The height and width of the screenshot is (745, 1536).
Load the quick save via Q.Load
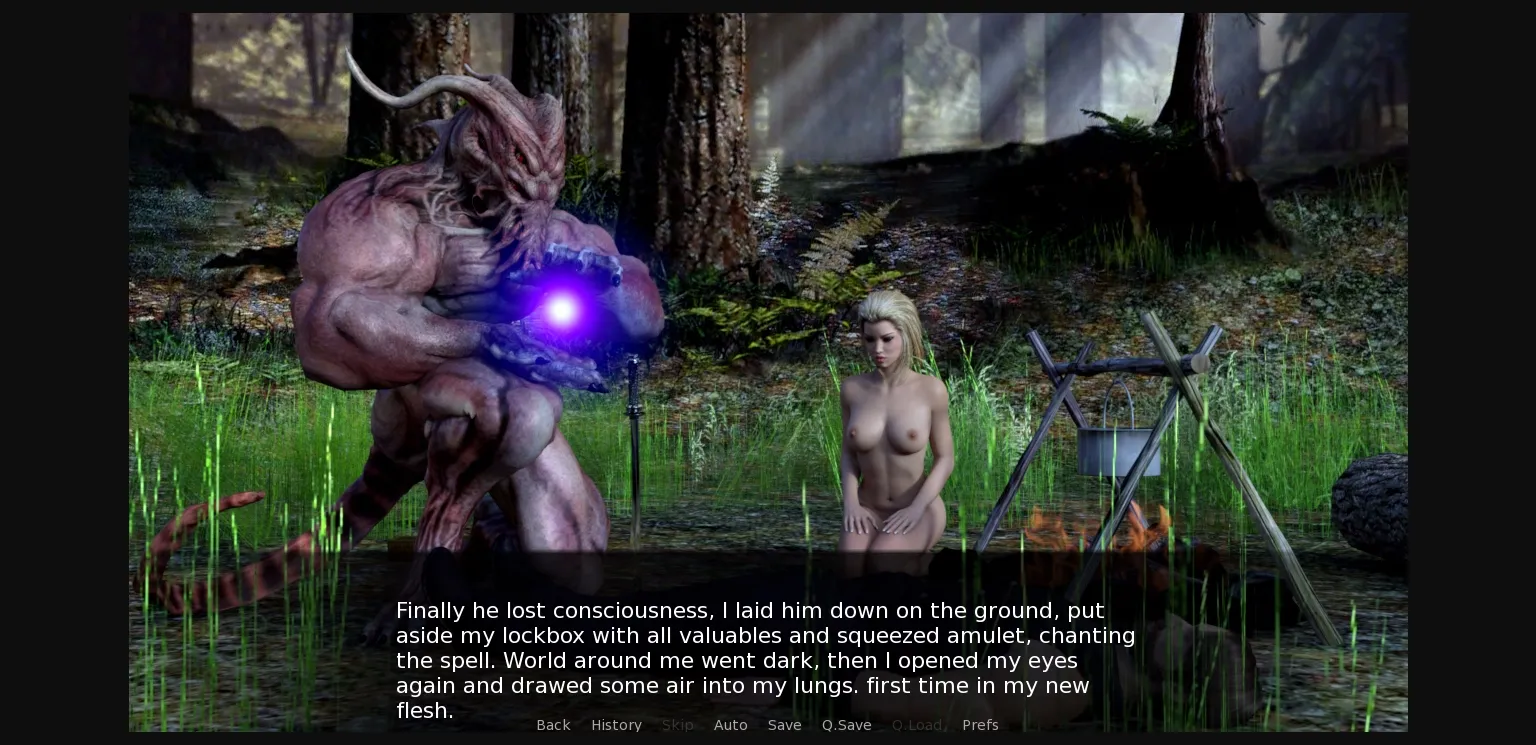click(916, 725)
